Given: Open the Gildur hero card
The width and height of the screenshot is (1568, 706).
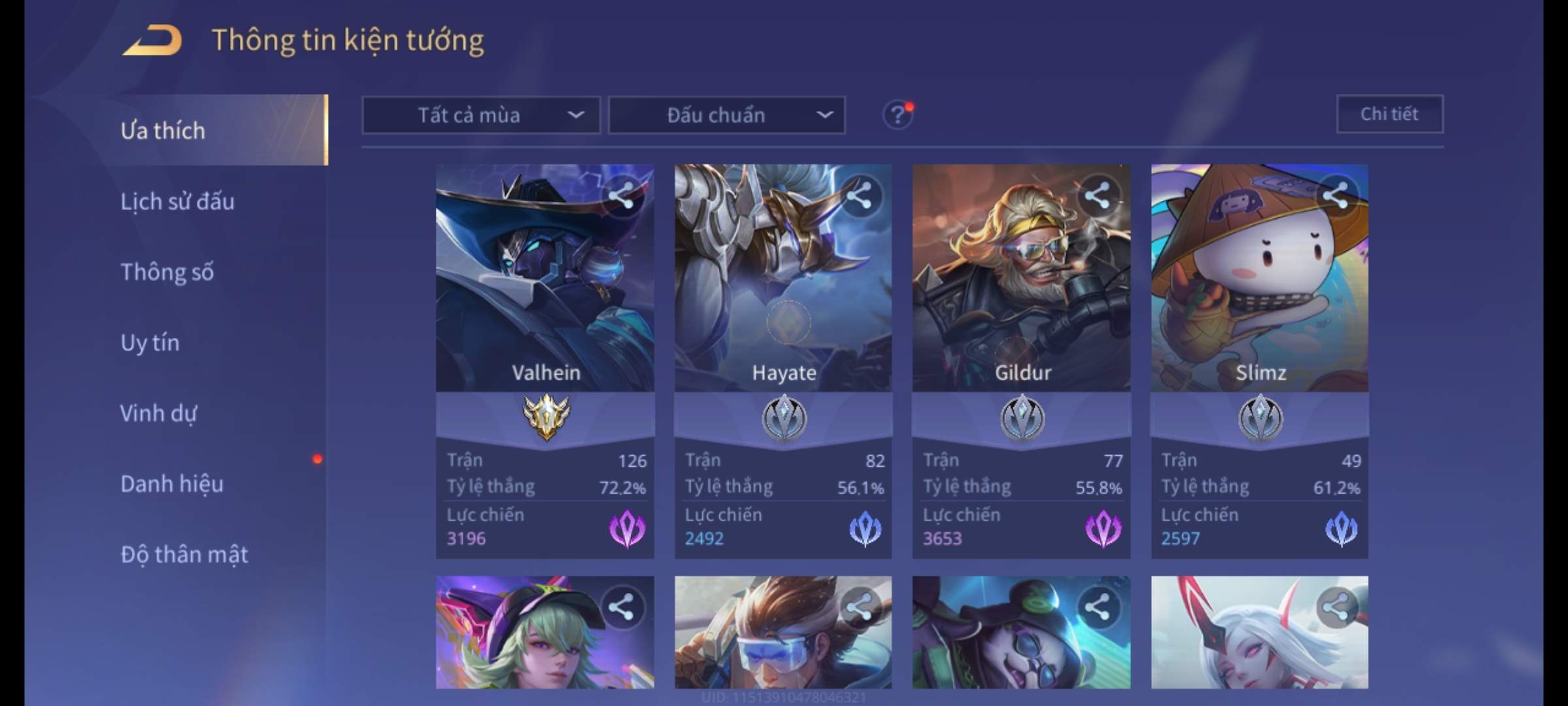Looking at the screenshot, I should tap(1021, 294).
